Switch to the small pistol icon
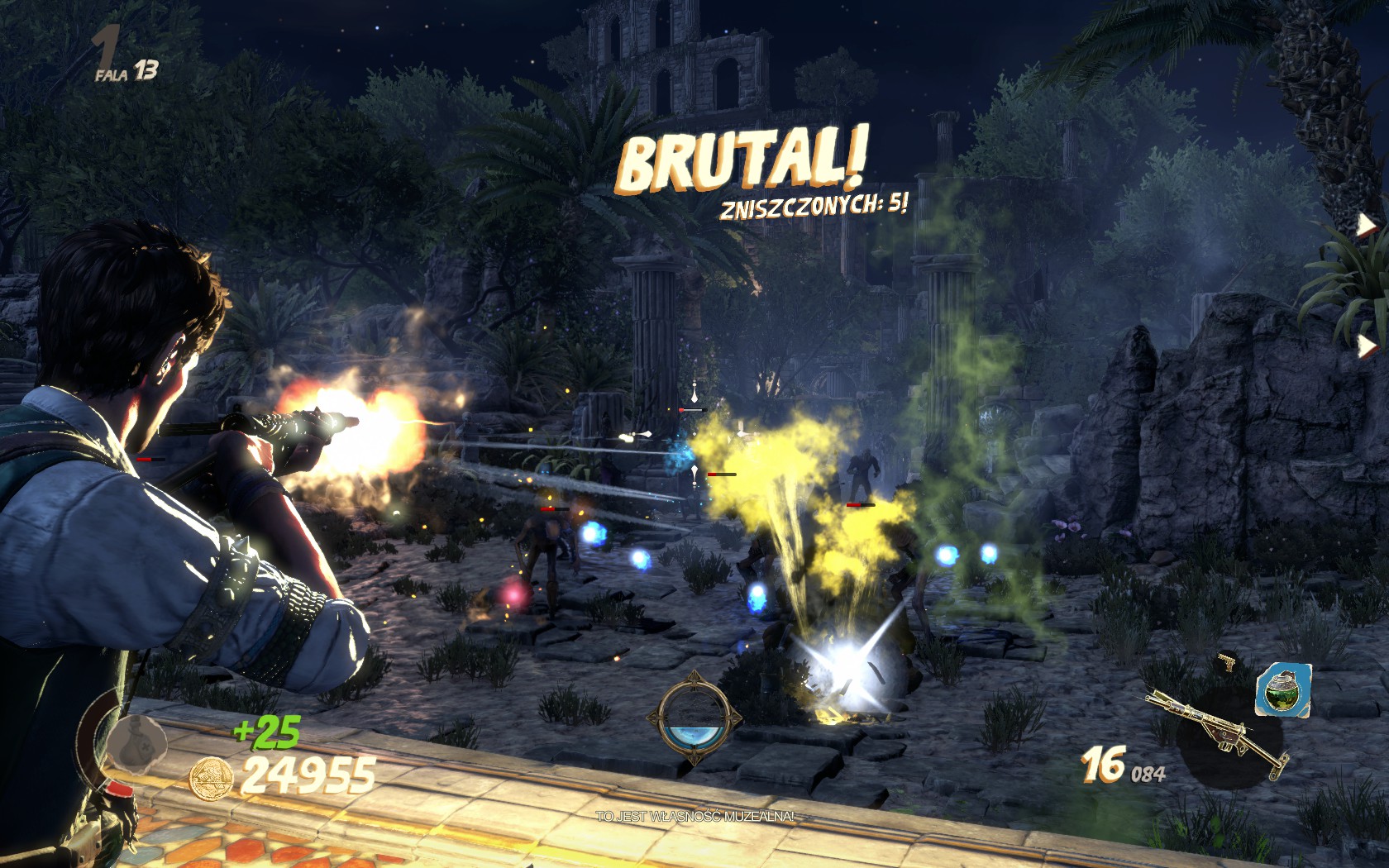 tap(1226, 662)
